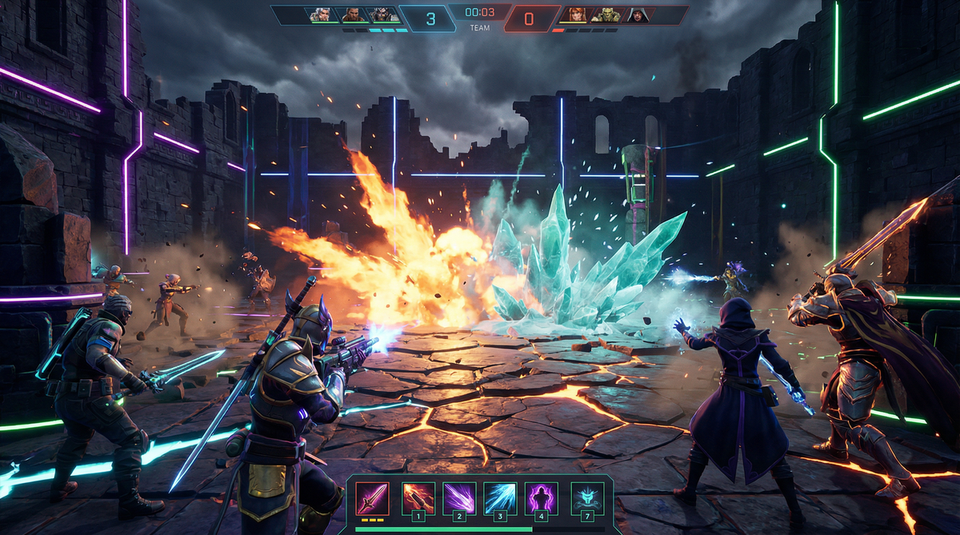This screenshot has width=960, height=535.
Task: Activate the cyan helmet ultimate ability
Action: pyautogui.click(x=588, y=497)
